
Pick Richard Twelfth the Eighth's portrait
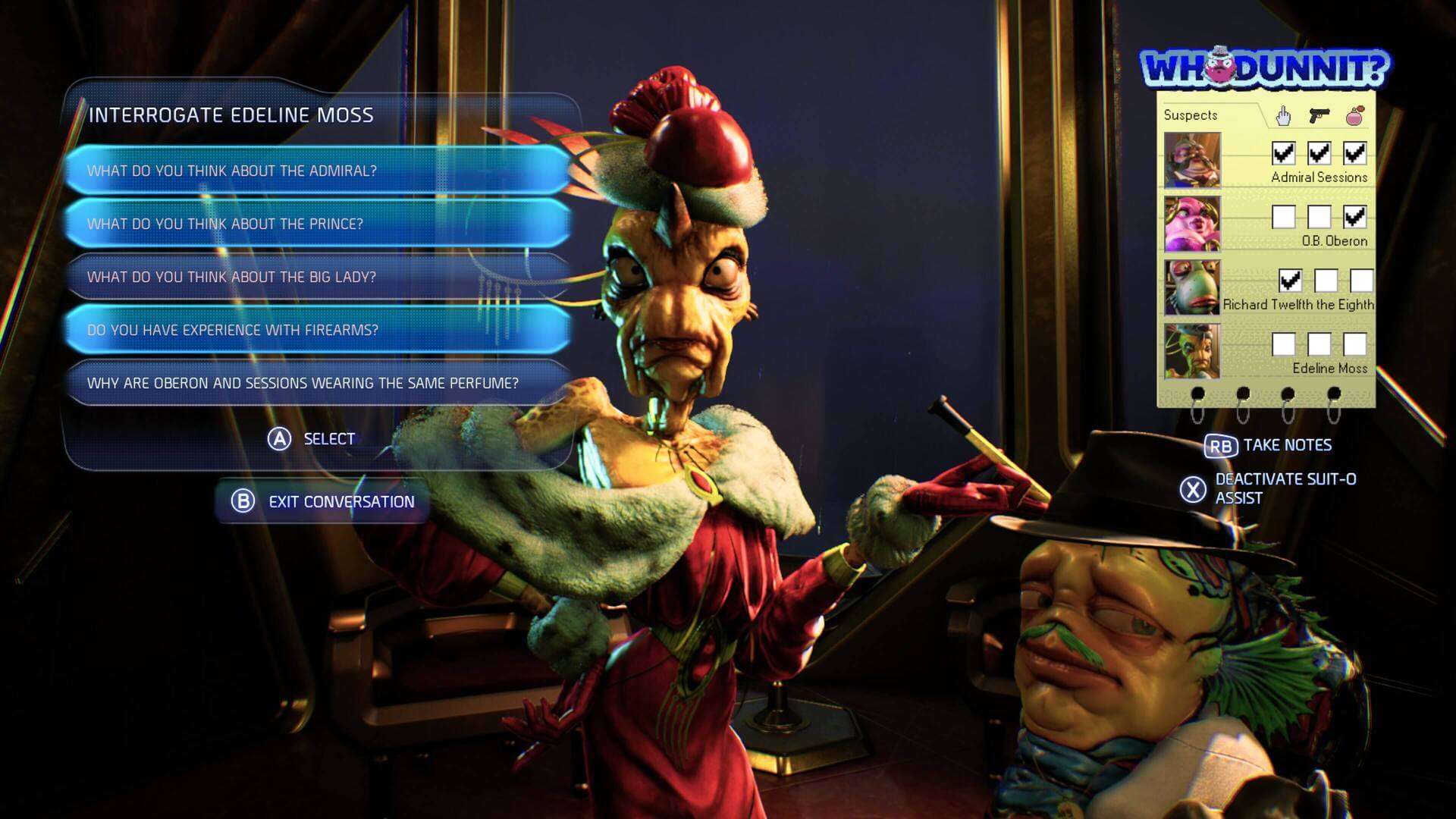coord(1192,287)
